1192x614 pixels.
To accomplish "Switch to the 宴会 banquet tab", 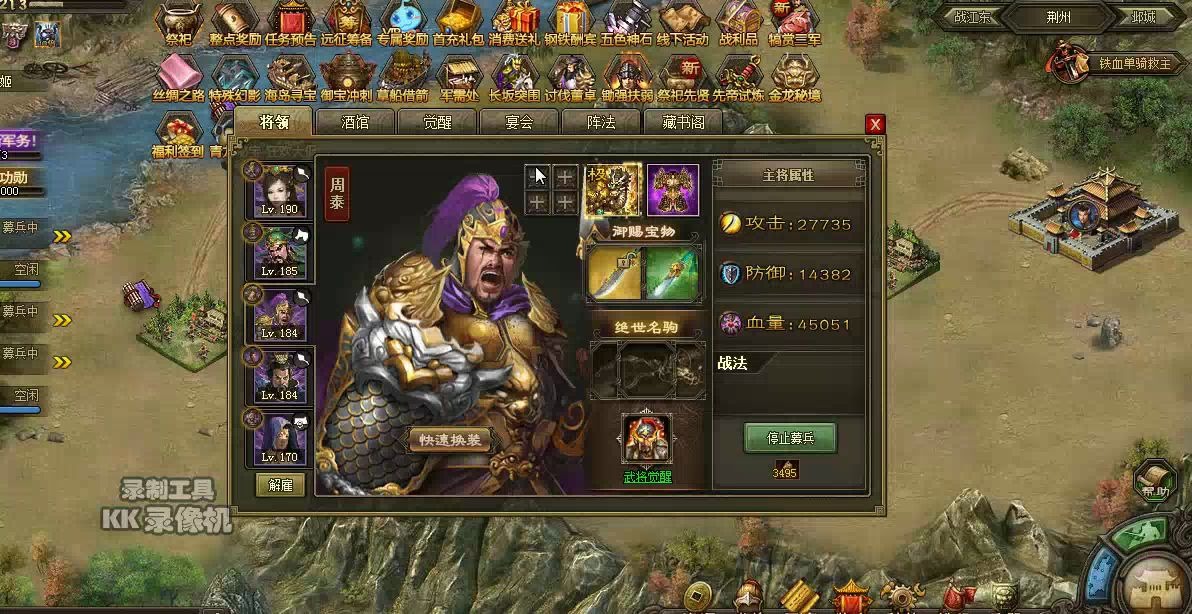I will coord(519,122).
